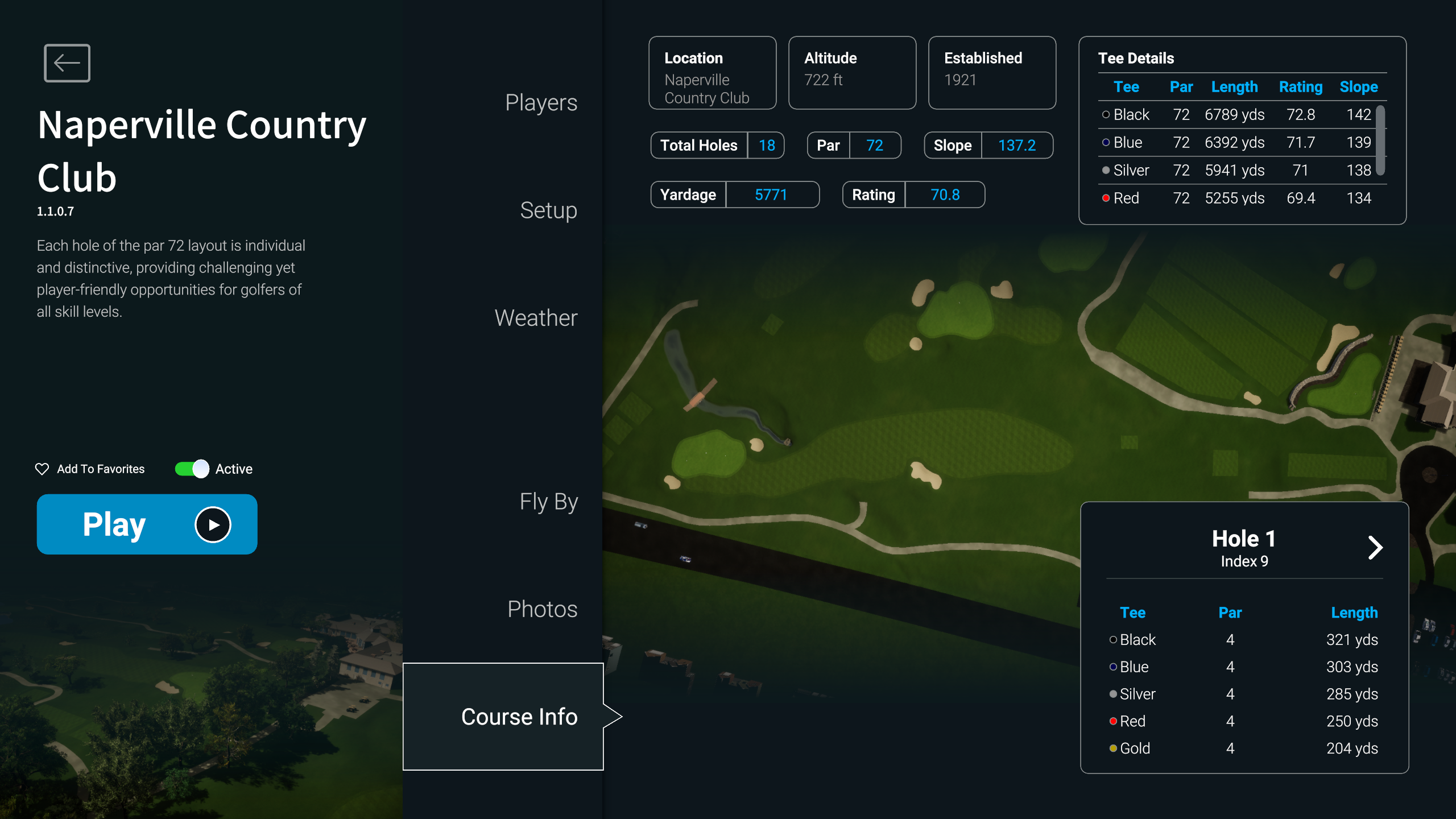Advance to next hole with arrow
1456x819 pixels.
click(x=1375, y=548)
